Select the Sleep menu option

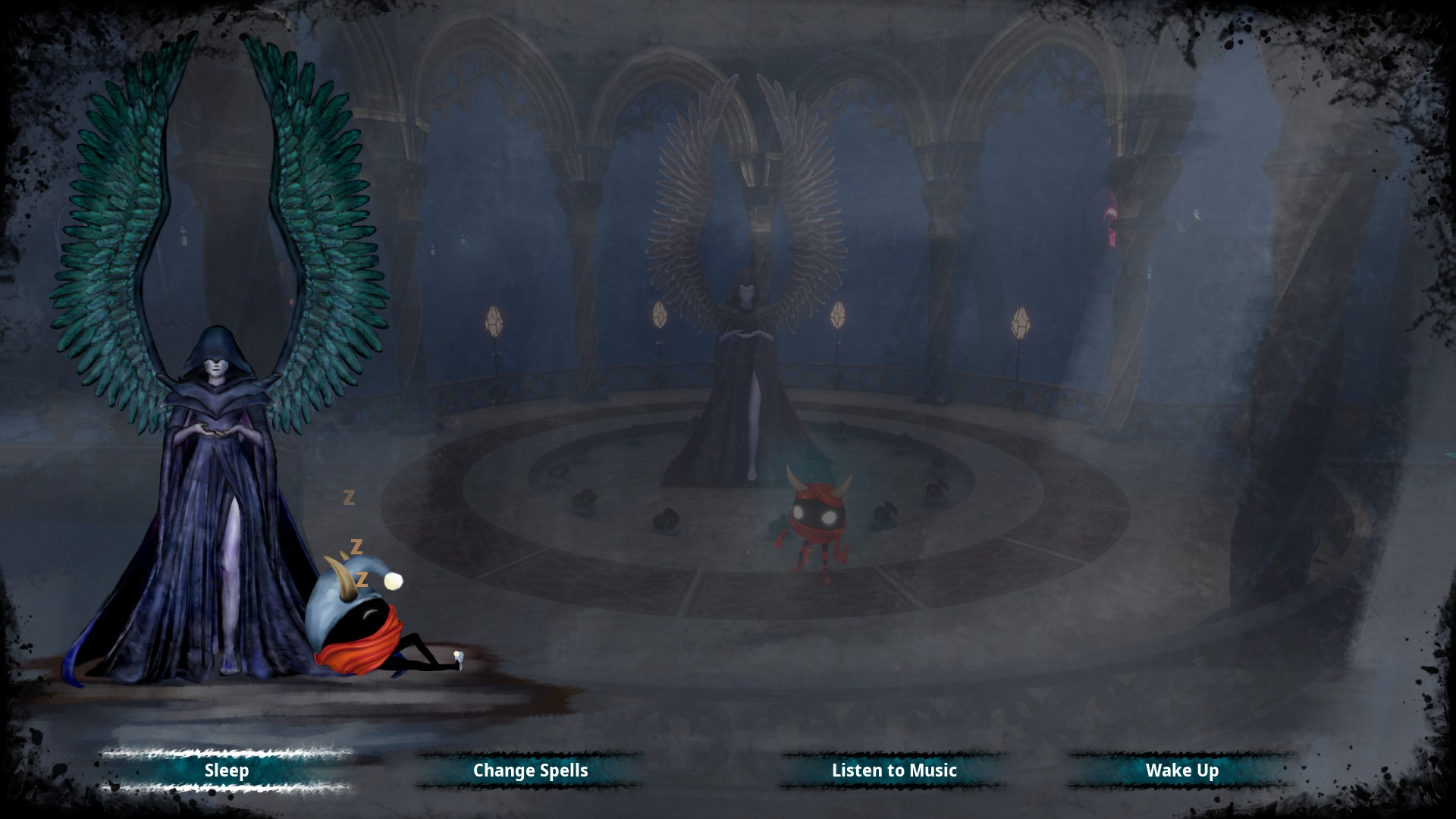coord(227,770)
